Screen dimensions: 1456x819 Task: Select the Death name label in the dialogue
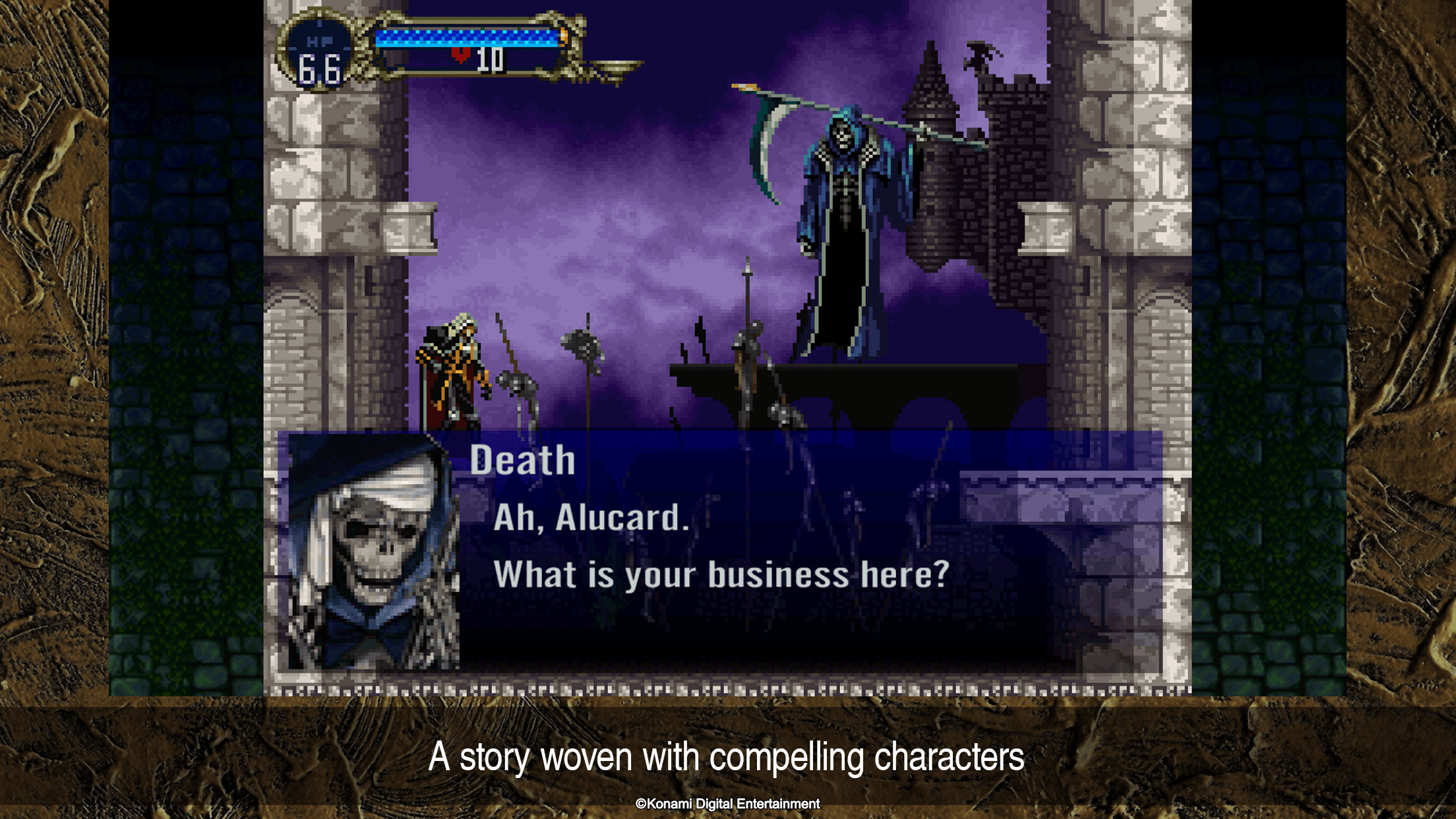[x=523, y=458]
